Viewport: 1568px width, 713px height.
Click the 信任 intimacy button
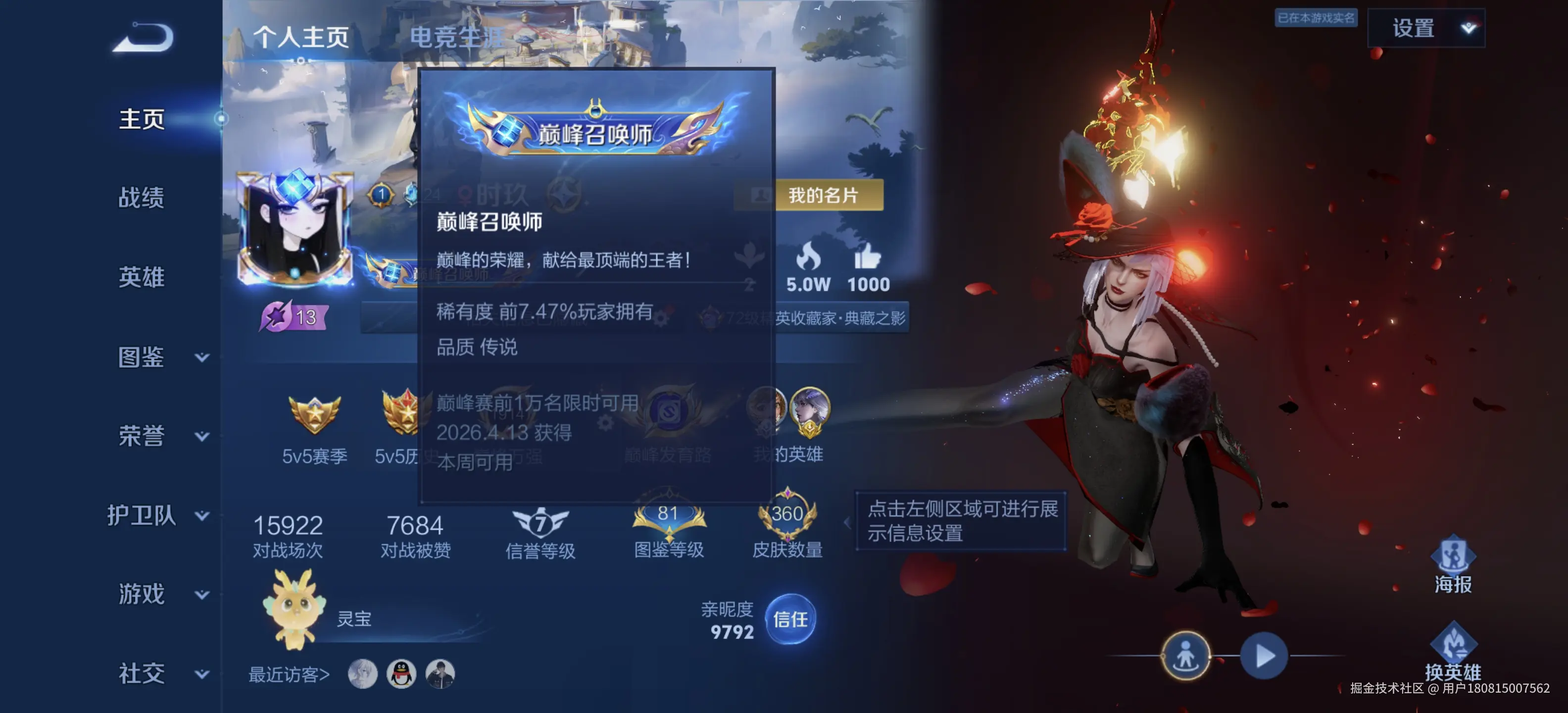[791, 620]
